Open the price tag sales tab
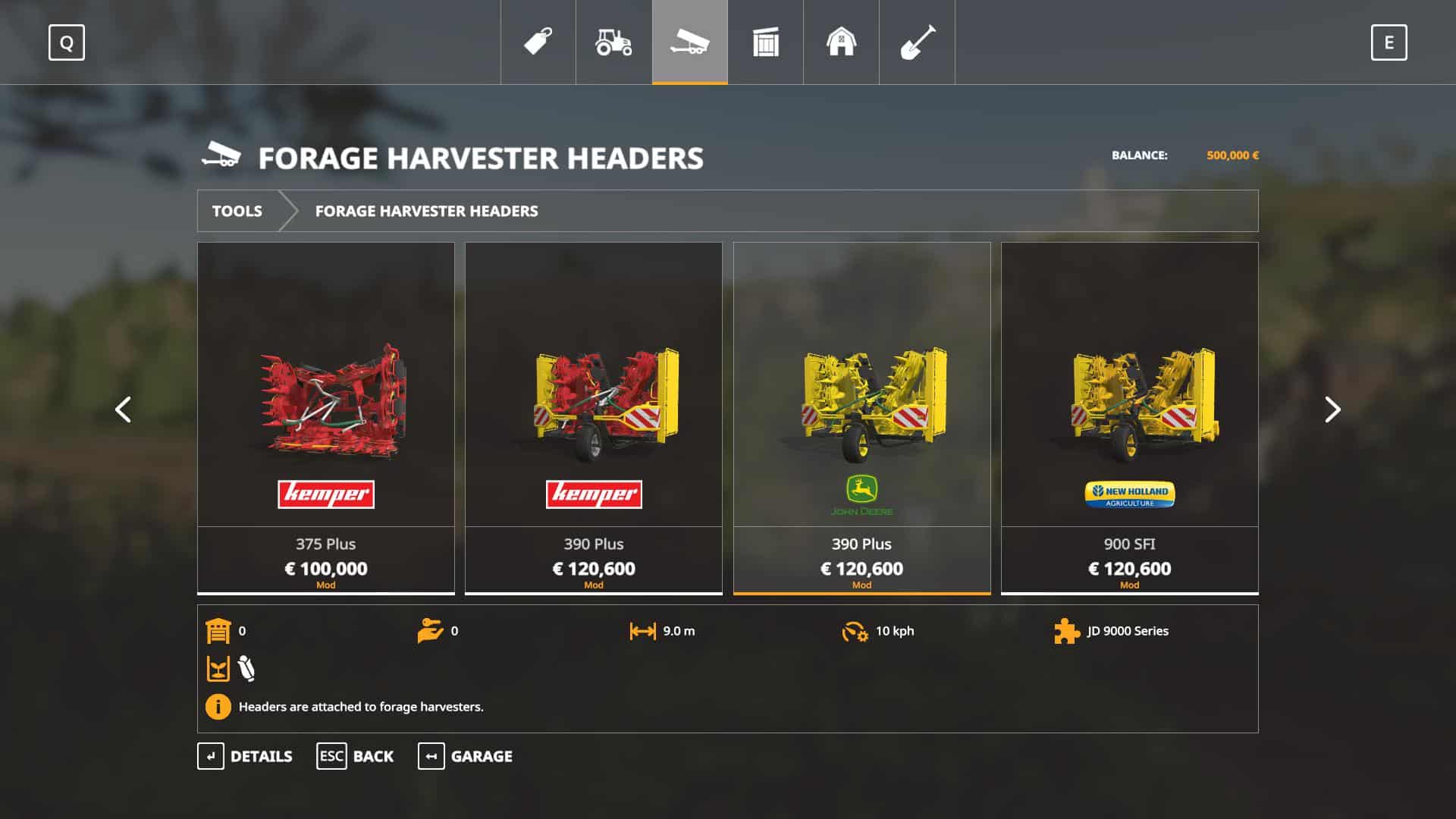 (538, 42)
